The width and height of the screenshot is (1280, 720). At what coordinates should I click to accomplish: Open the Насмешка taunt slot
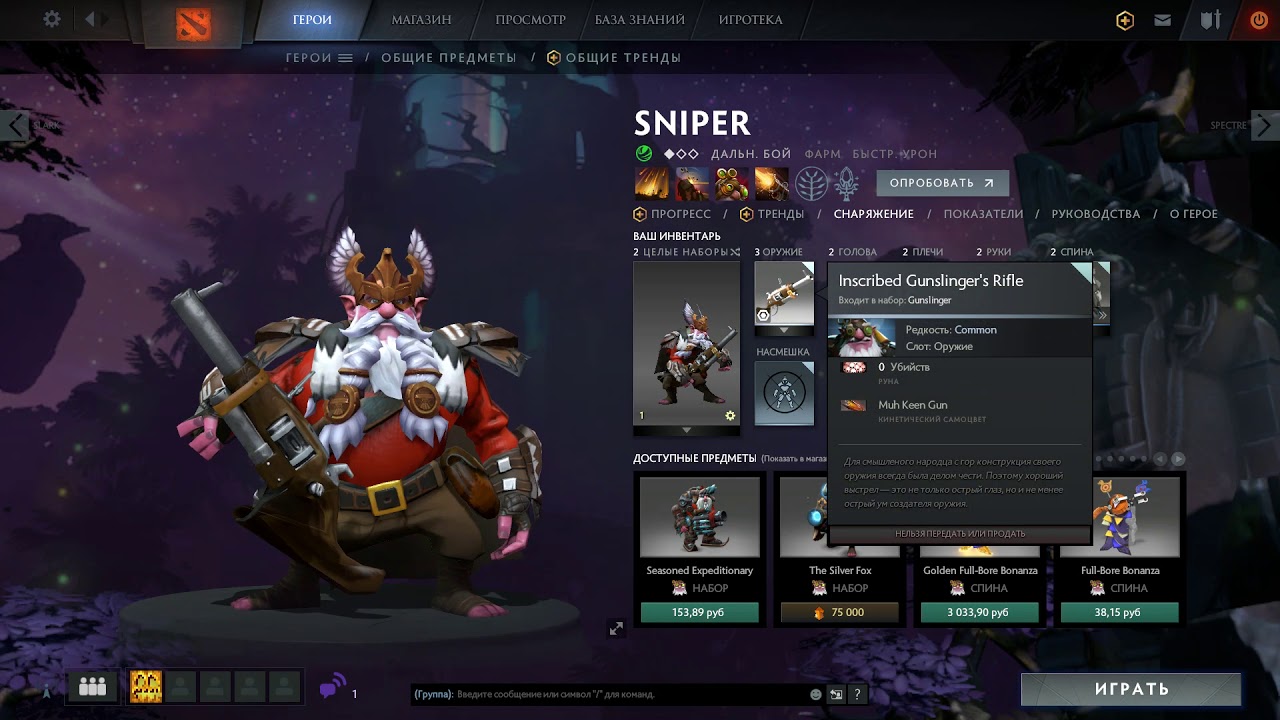click(x=783, y=390)
